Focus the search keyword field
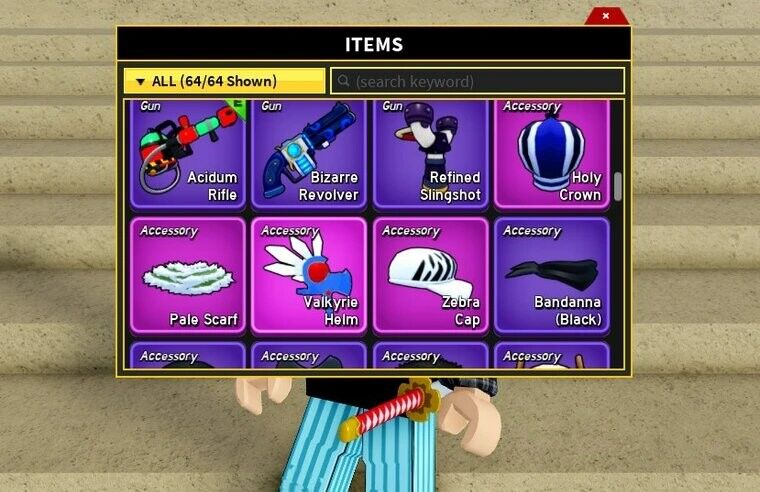 [478, 81]
